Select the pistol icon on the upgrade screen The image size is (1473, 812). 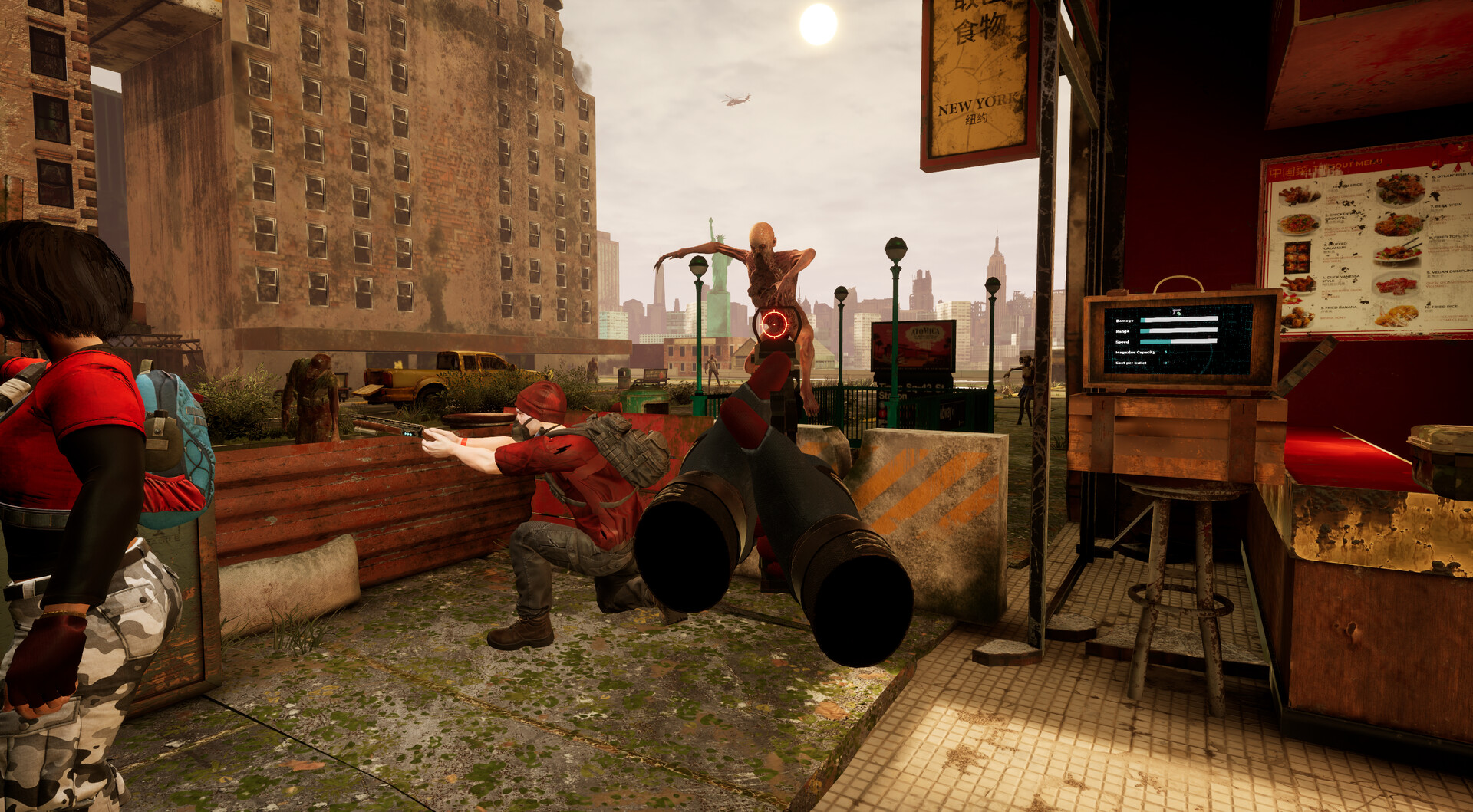click(1177, 311)
